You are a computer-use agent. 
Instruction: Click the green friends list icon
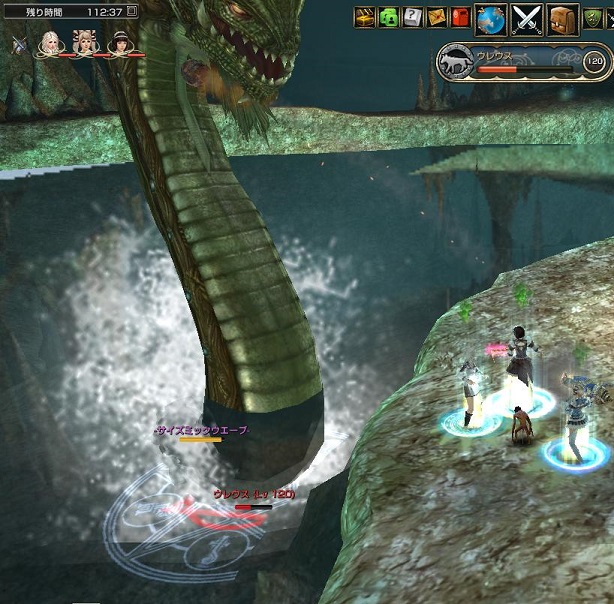pos(389,17)
